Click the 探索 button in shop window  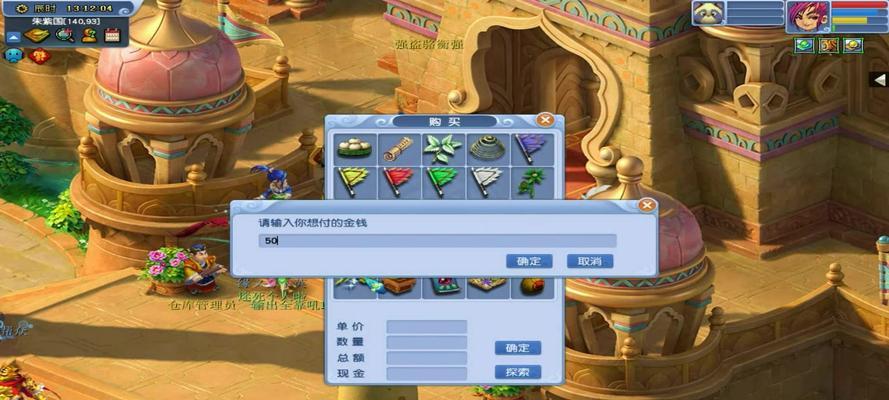click(x=517, y=372)
